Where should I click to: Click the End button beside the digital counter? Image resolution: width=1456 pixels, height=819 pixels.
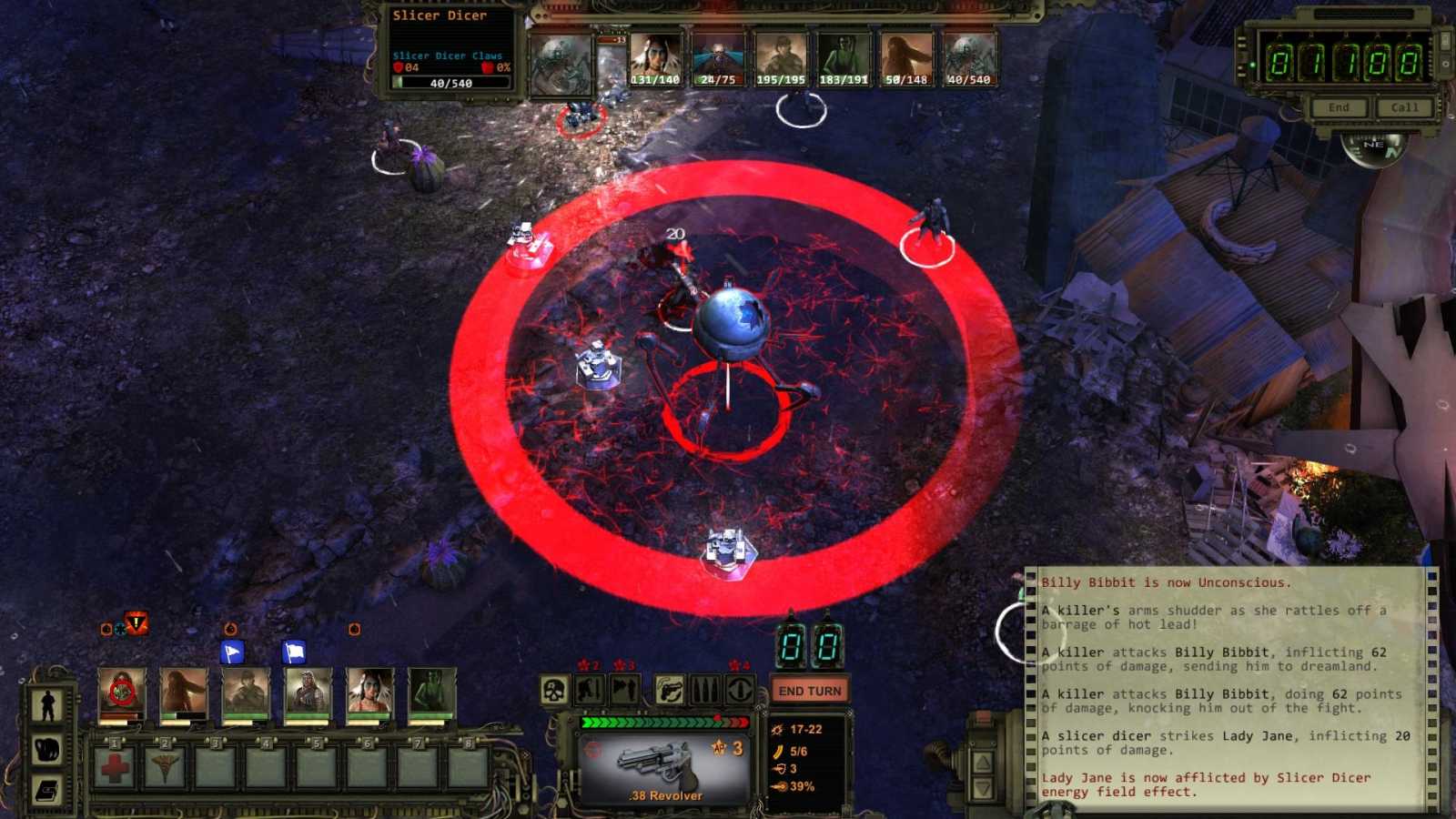point(1339,106)
